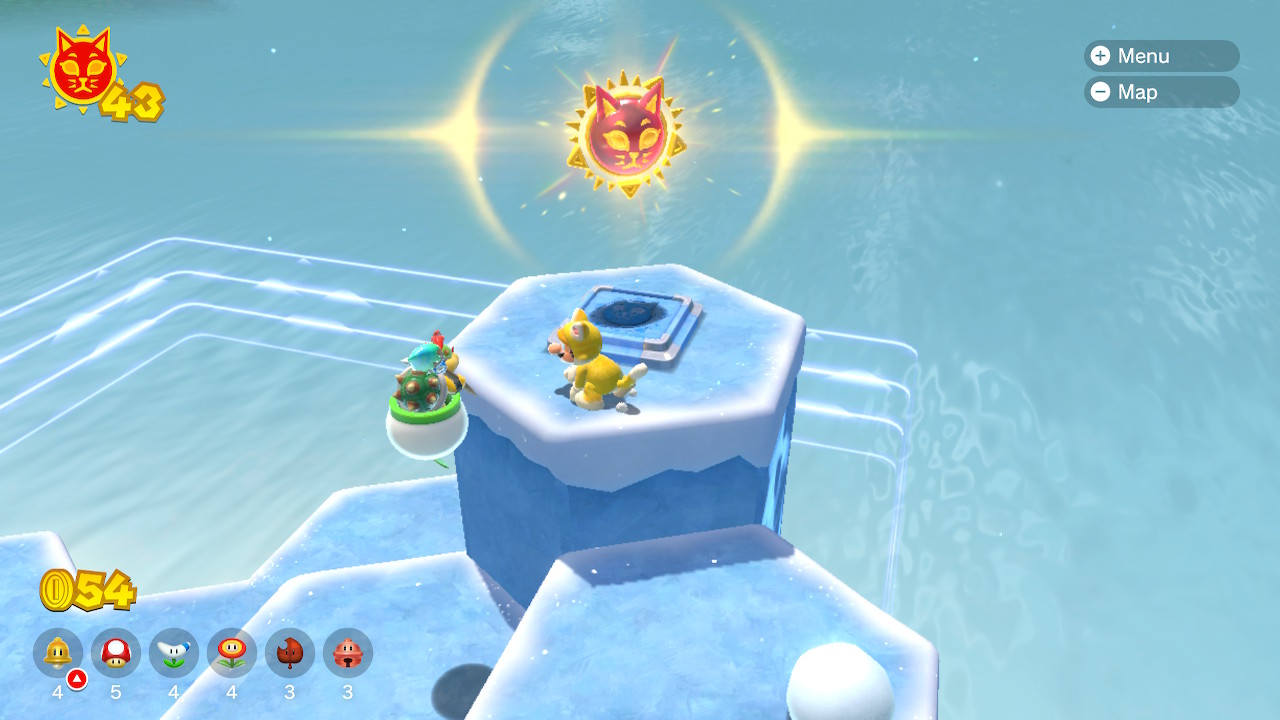
Task: Click the Cat Shine counter icon
Action: tap(82, 68)
